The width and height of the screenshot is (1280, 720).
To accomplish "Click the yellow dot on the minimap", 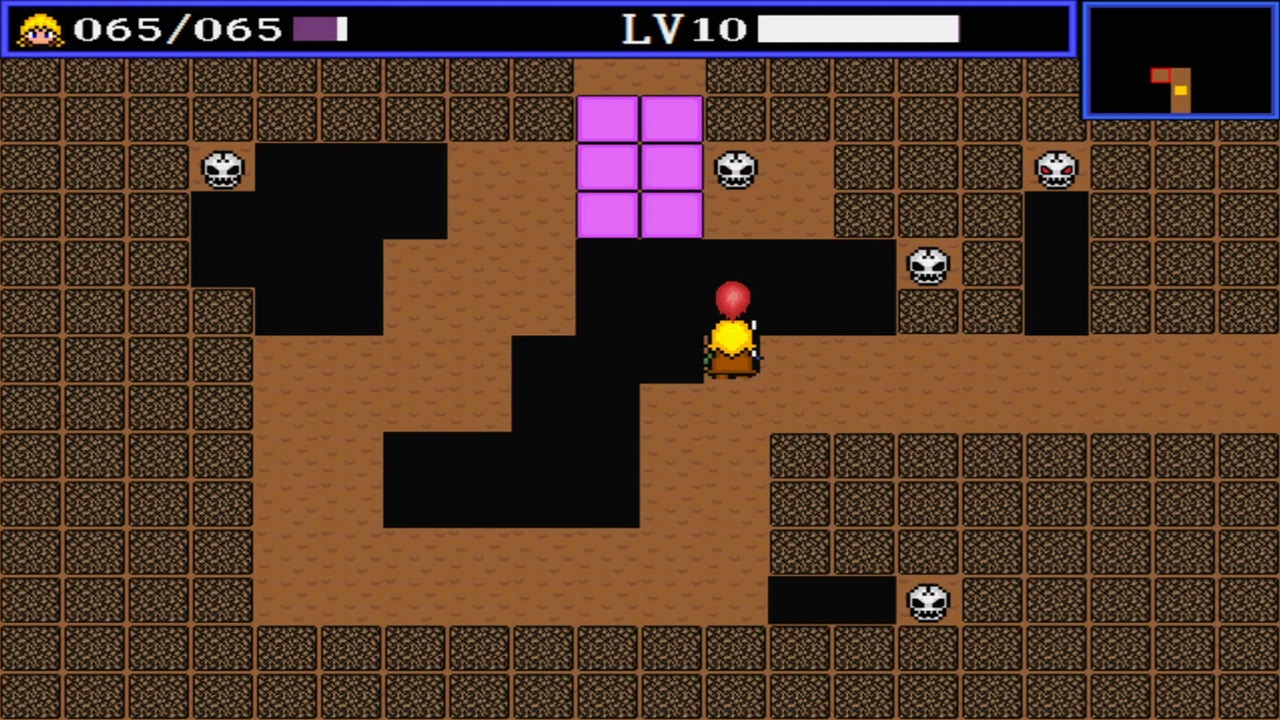I will coord(1181,92).
